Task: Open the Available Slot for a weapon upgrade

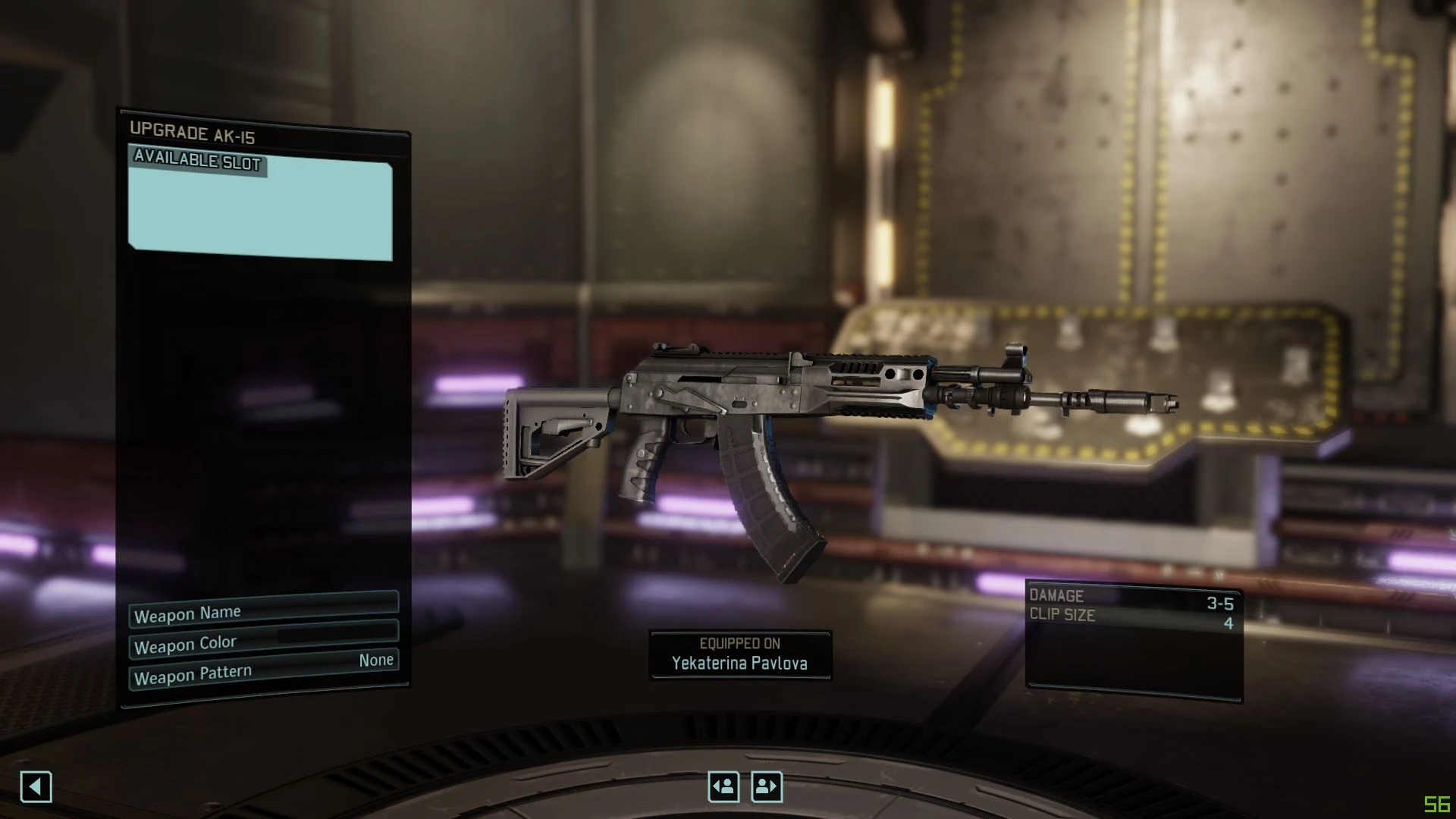Action: point(262,205)
